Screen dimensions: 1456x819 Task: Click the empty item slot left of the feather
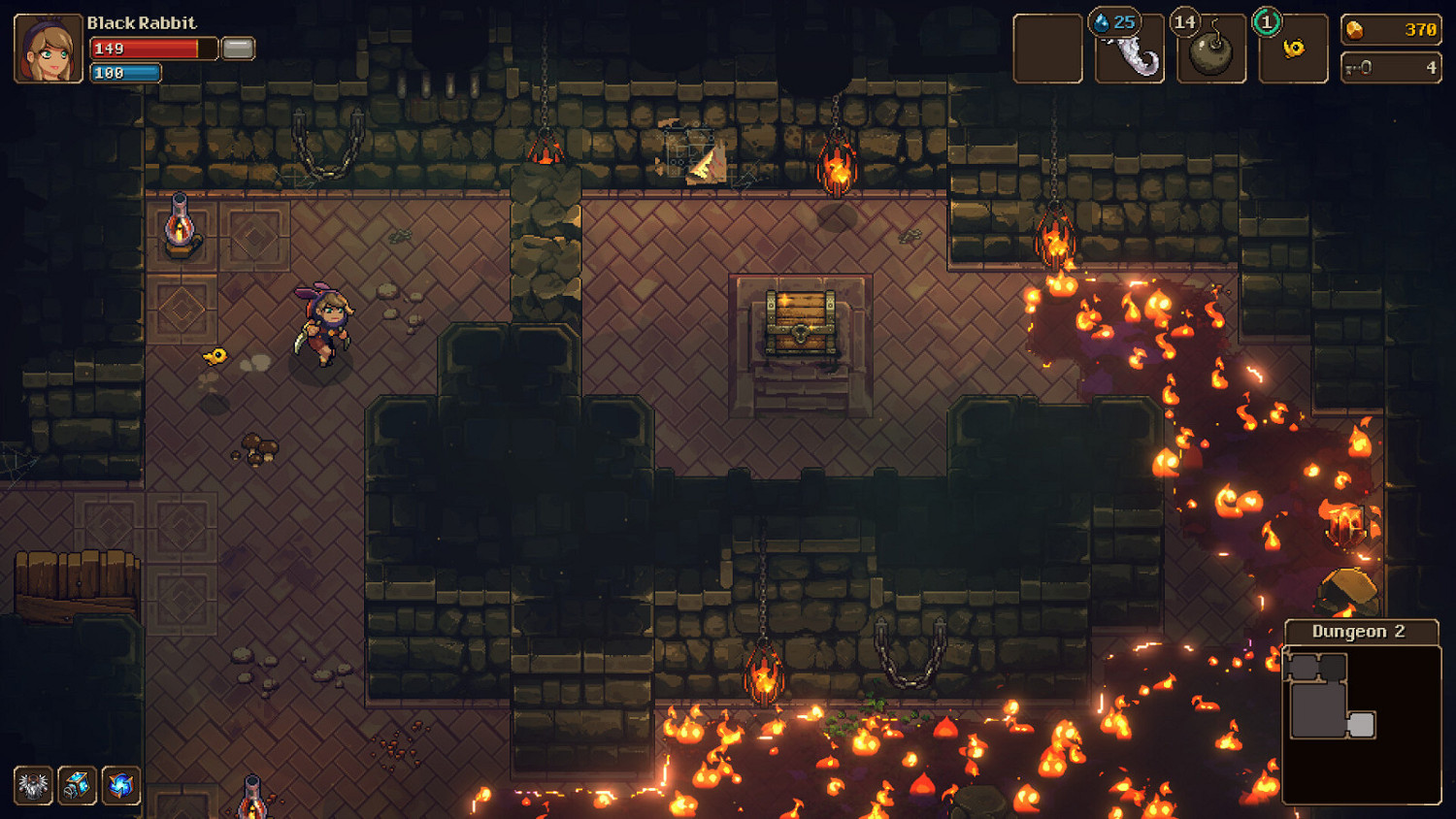[x=1048, y=46]
